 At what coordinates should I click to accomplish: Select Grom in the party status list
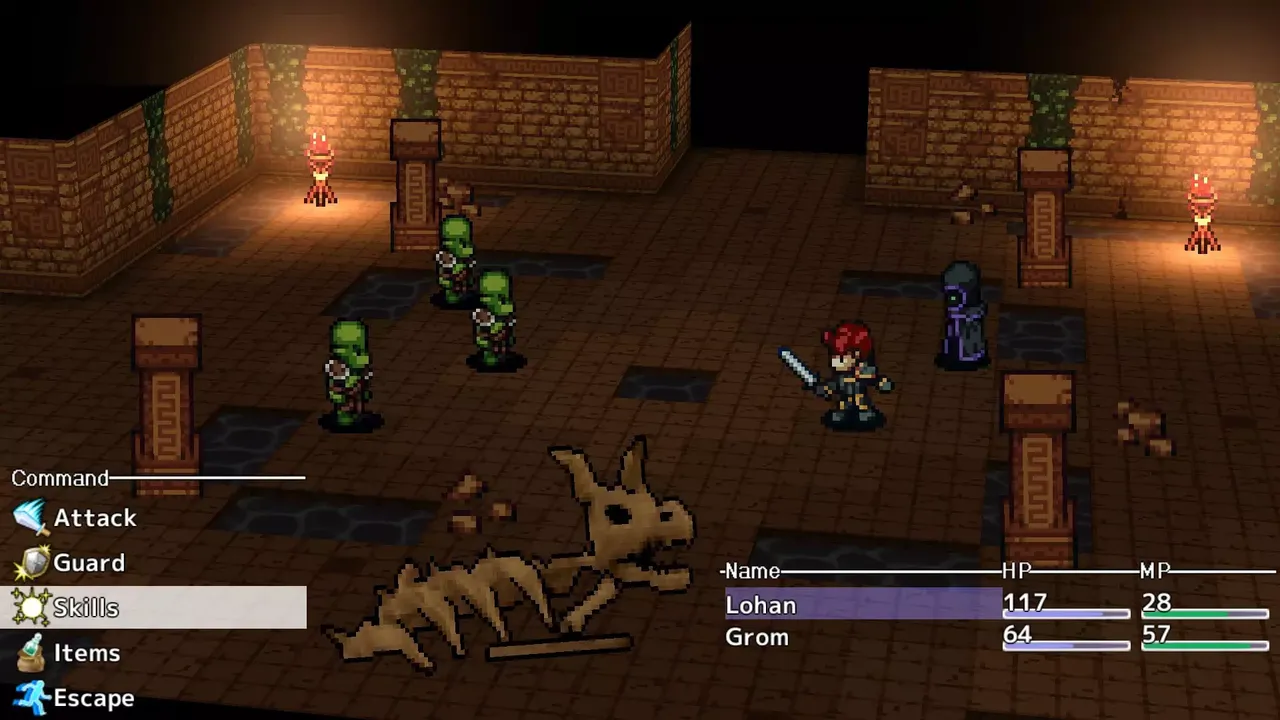tap(757, 637)
